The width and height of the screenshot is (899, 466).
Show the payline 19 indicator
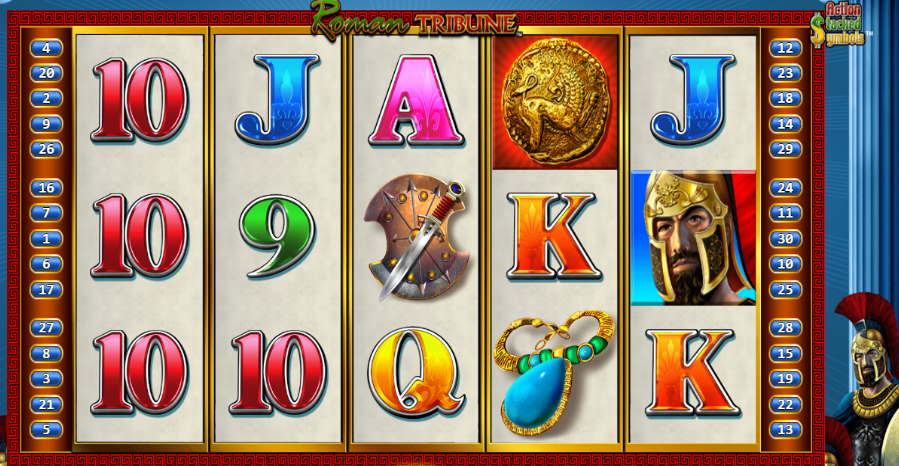(x=785, y=379)
